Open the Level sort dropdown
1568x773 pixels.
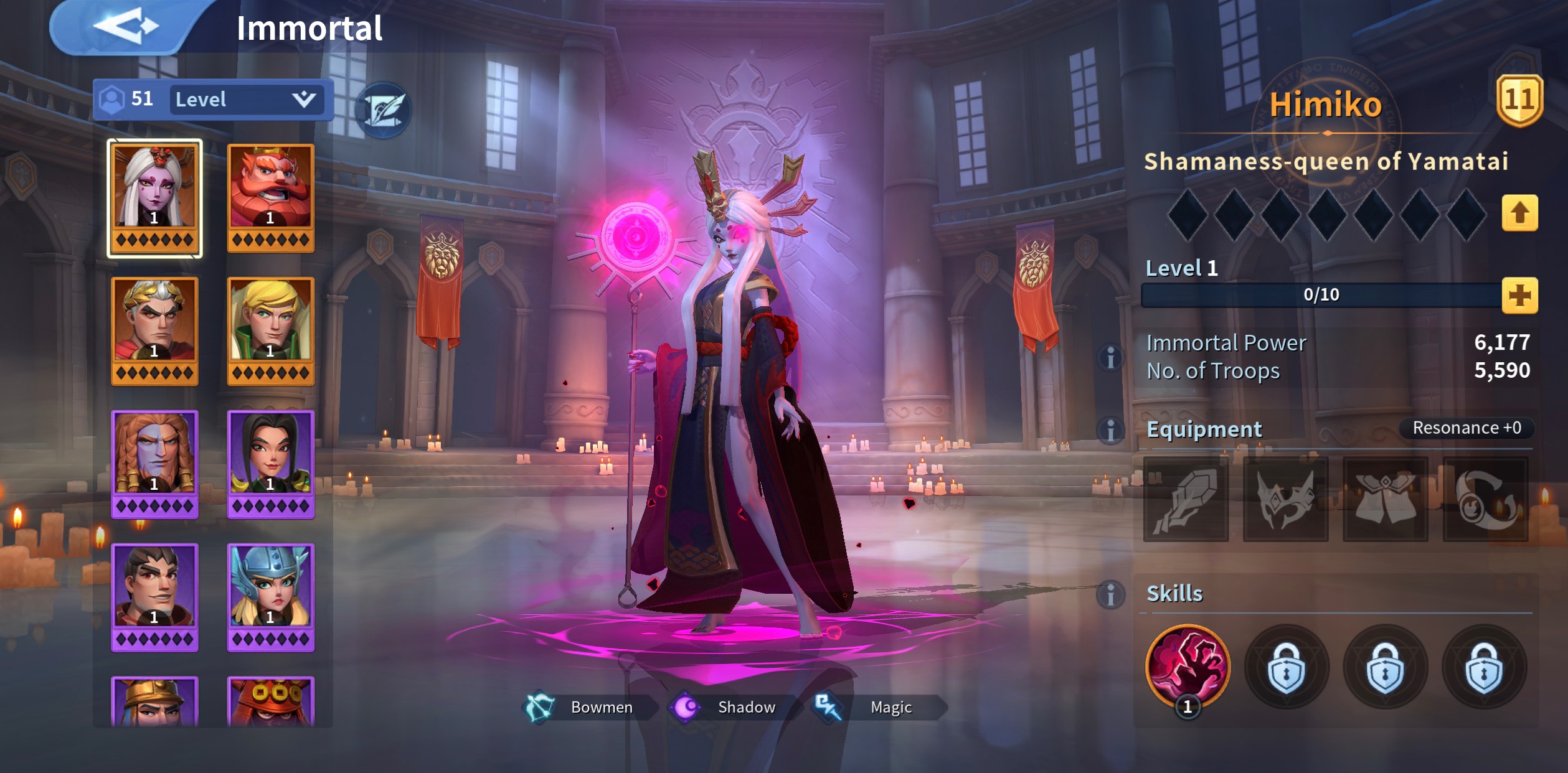click(246, 100)
